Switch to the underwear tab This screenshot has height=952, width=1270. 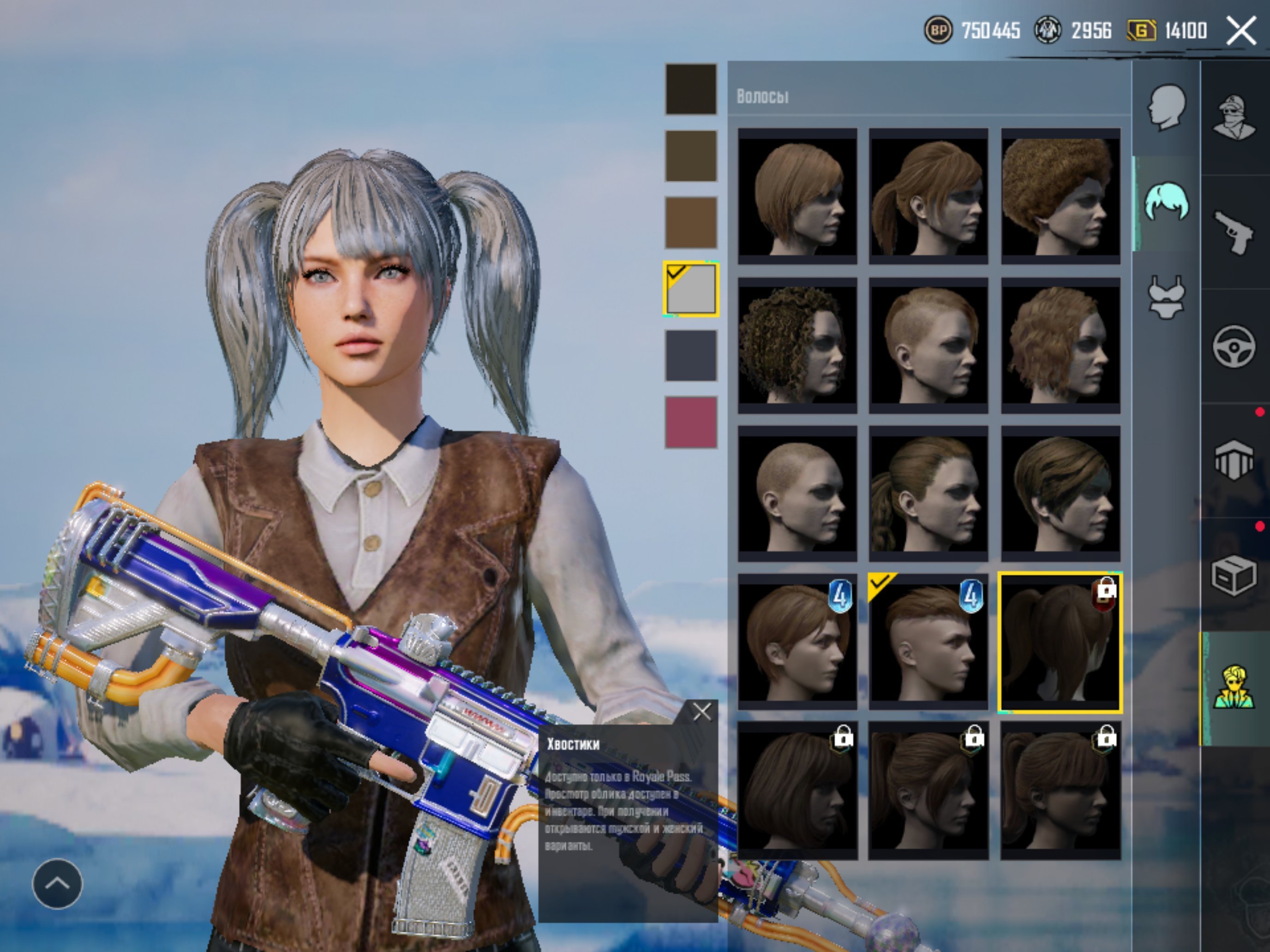point(1166,297)
